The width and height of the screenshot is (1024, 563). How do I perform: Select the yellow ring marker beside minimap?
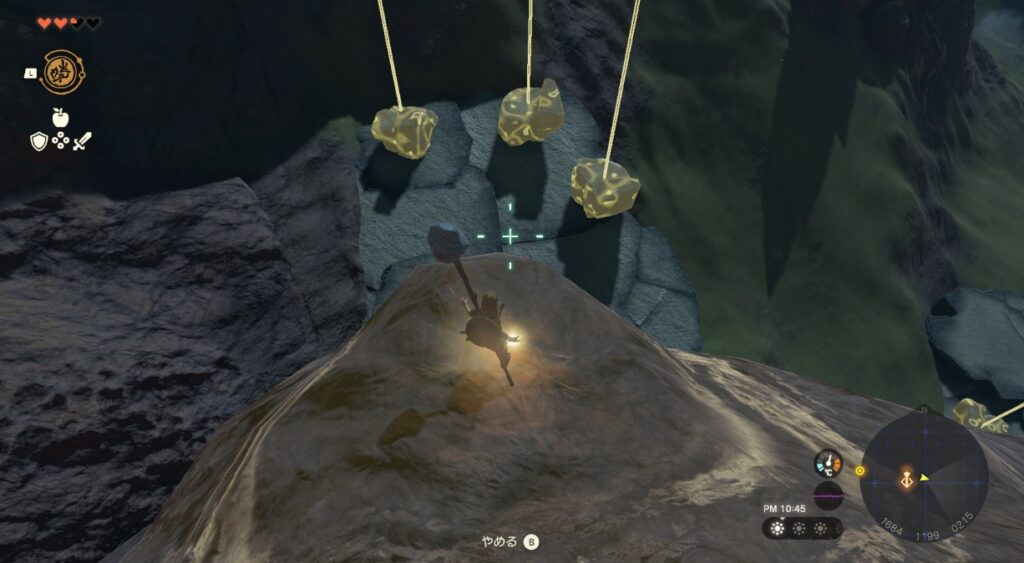pos(860,470)
